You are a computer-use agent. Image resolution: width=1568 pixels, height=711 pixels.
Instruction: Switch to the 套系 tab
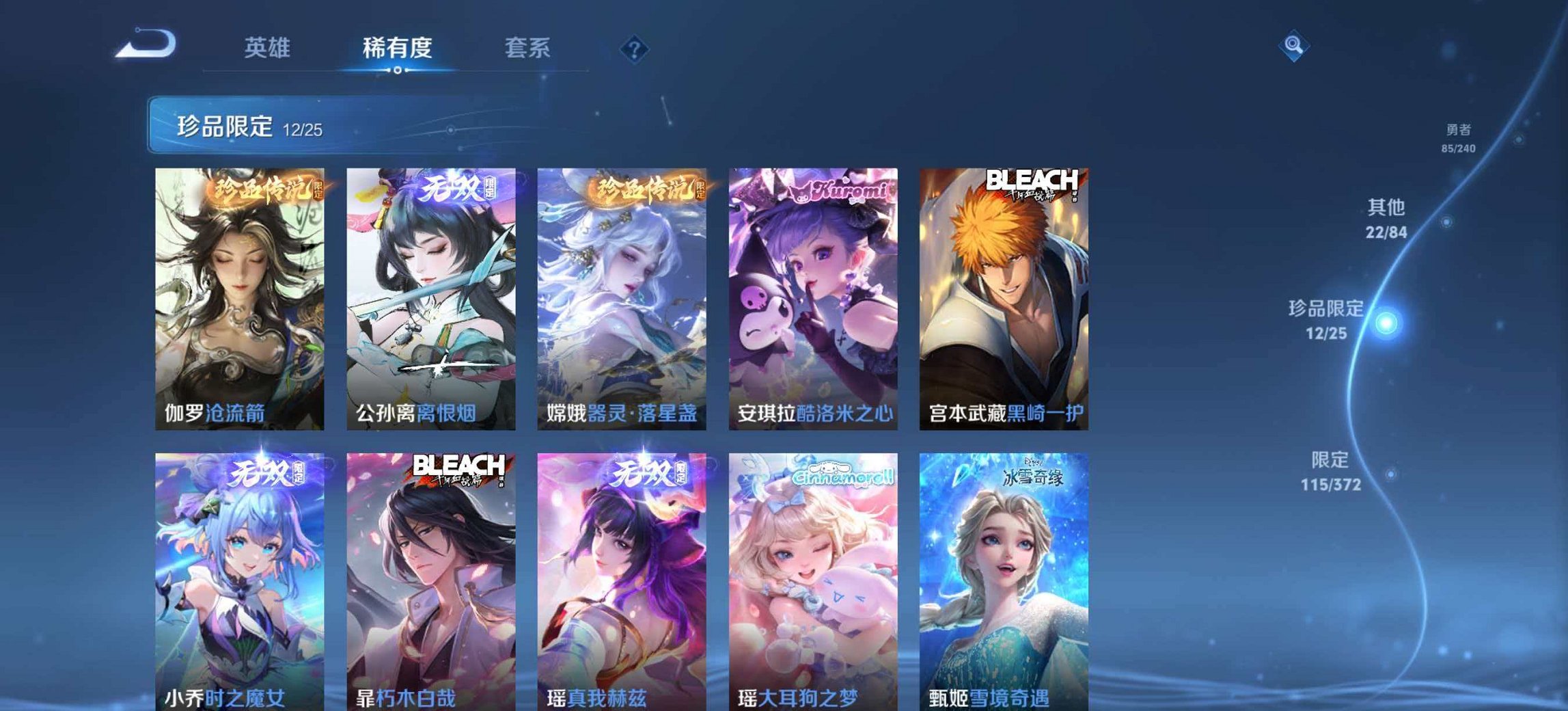click(529, 46)
